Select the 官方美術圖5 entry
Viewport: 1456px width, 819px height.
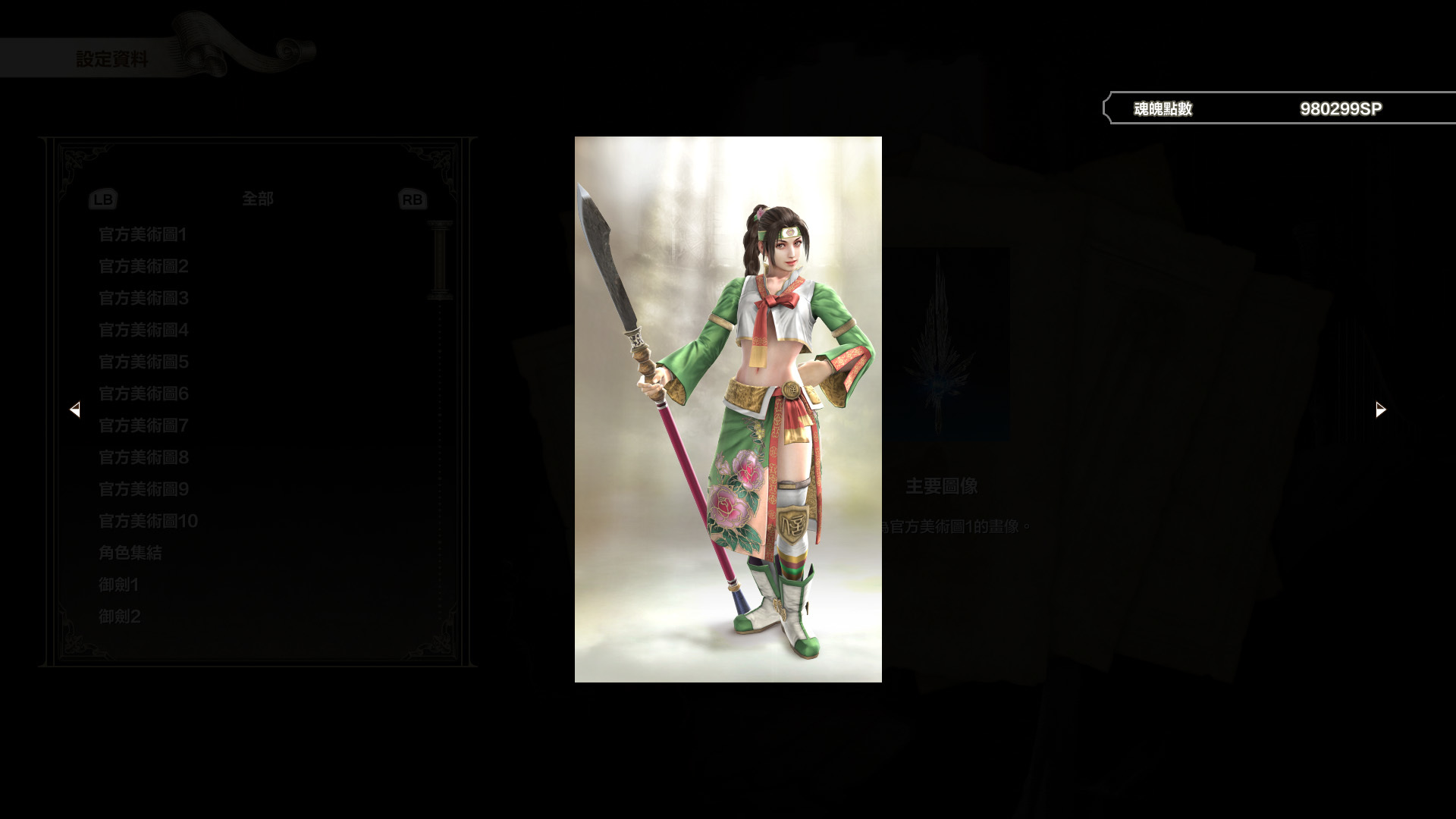click(x=143, y=362)
